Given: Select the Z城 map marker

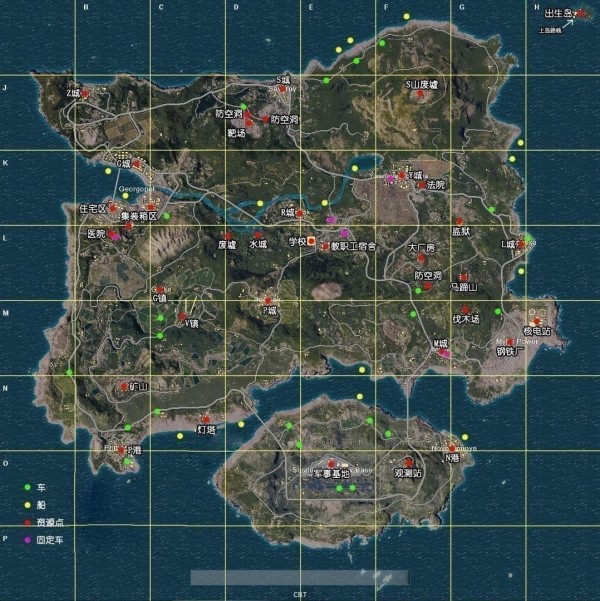Looking at the screenshot, I should 85,93.
